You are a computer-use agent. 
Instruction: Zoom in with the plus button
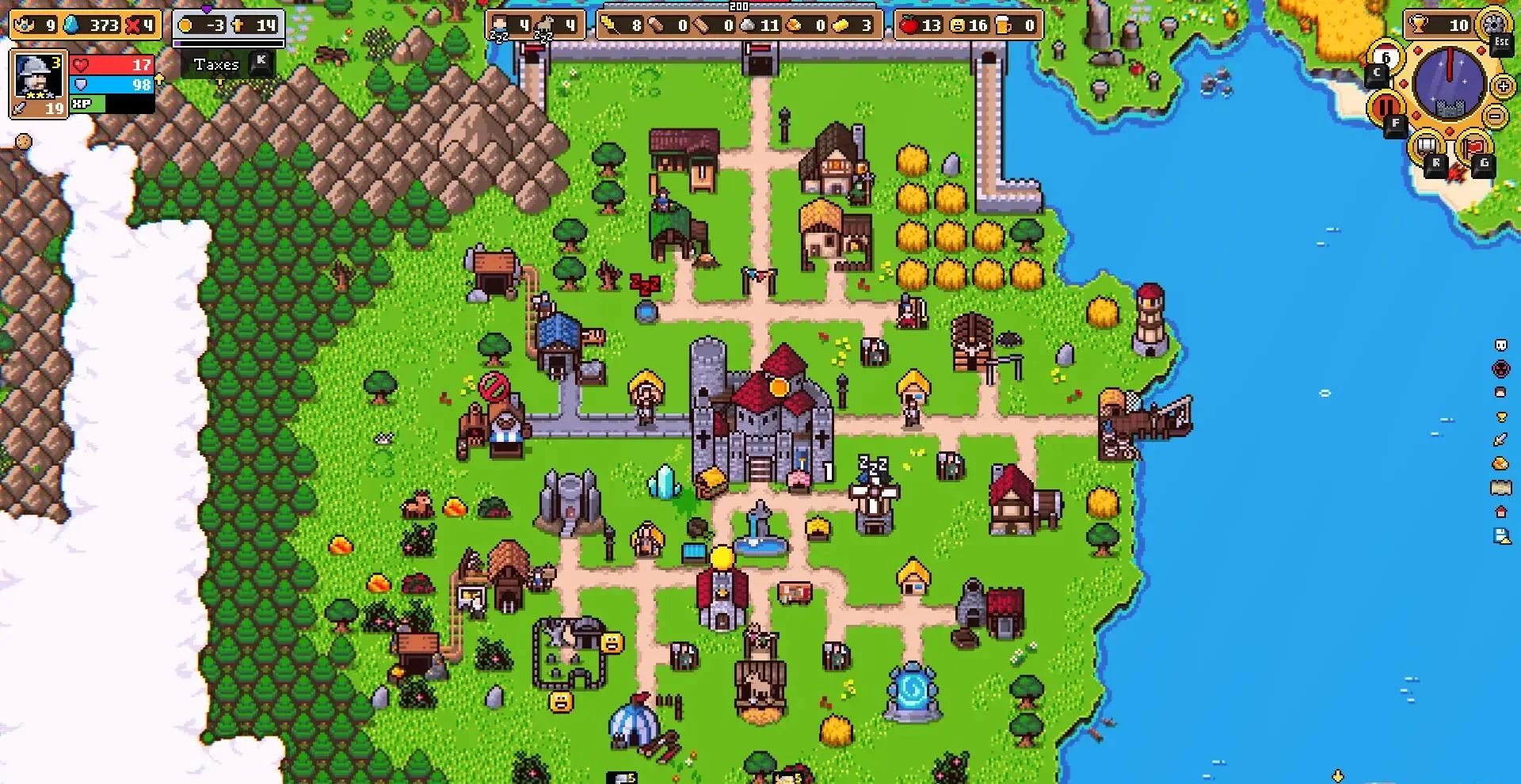tap(1503, 86)
